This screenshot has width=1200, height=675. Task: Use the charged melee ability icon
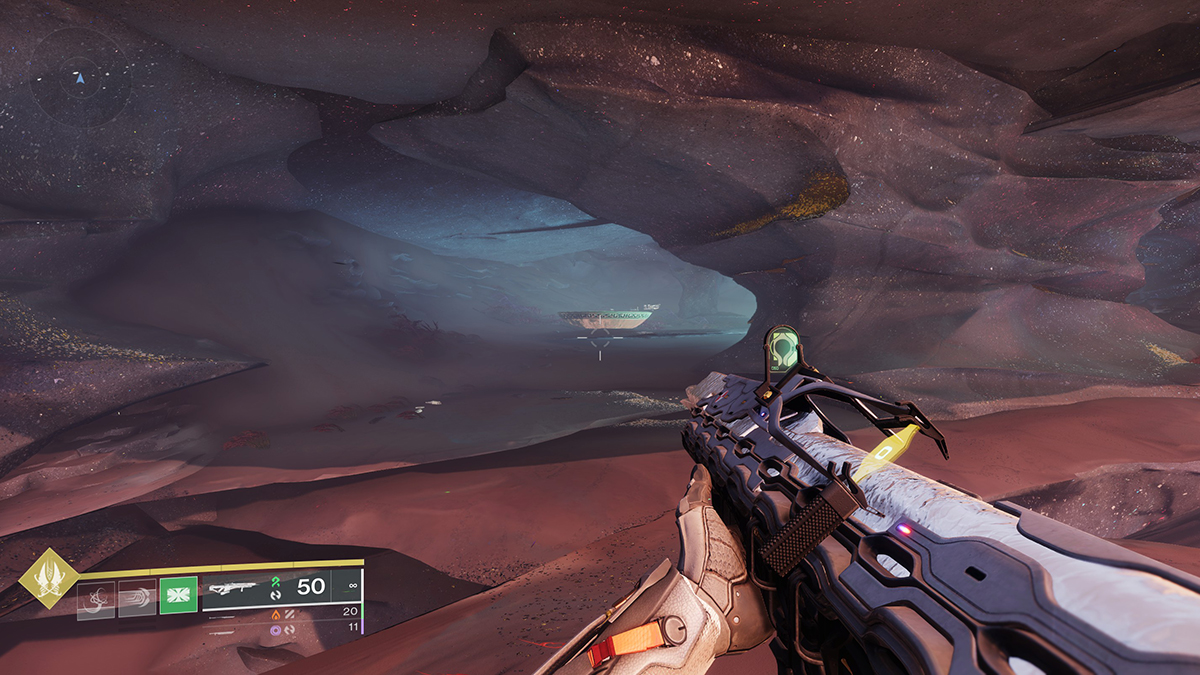(137, 599)
